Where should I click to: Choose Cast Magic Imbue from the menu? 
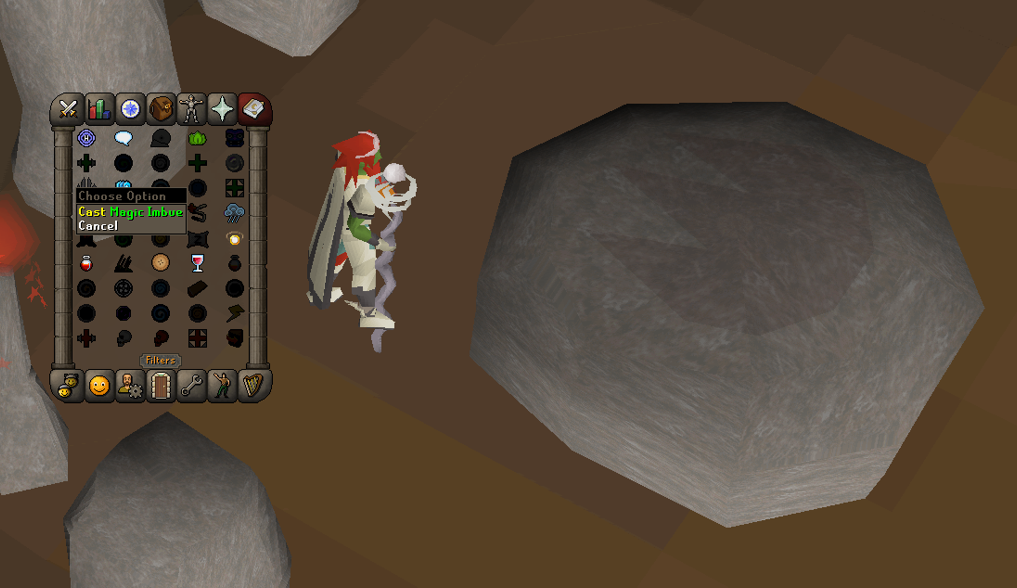tap(130, 212)
